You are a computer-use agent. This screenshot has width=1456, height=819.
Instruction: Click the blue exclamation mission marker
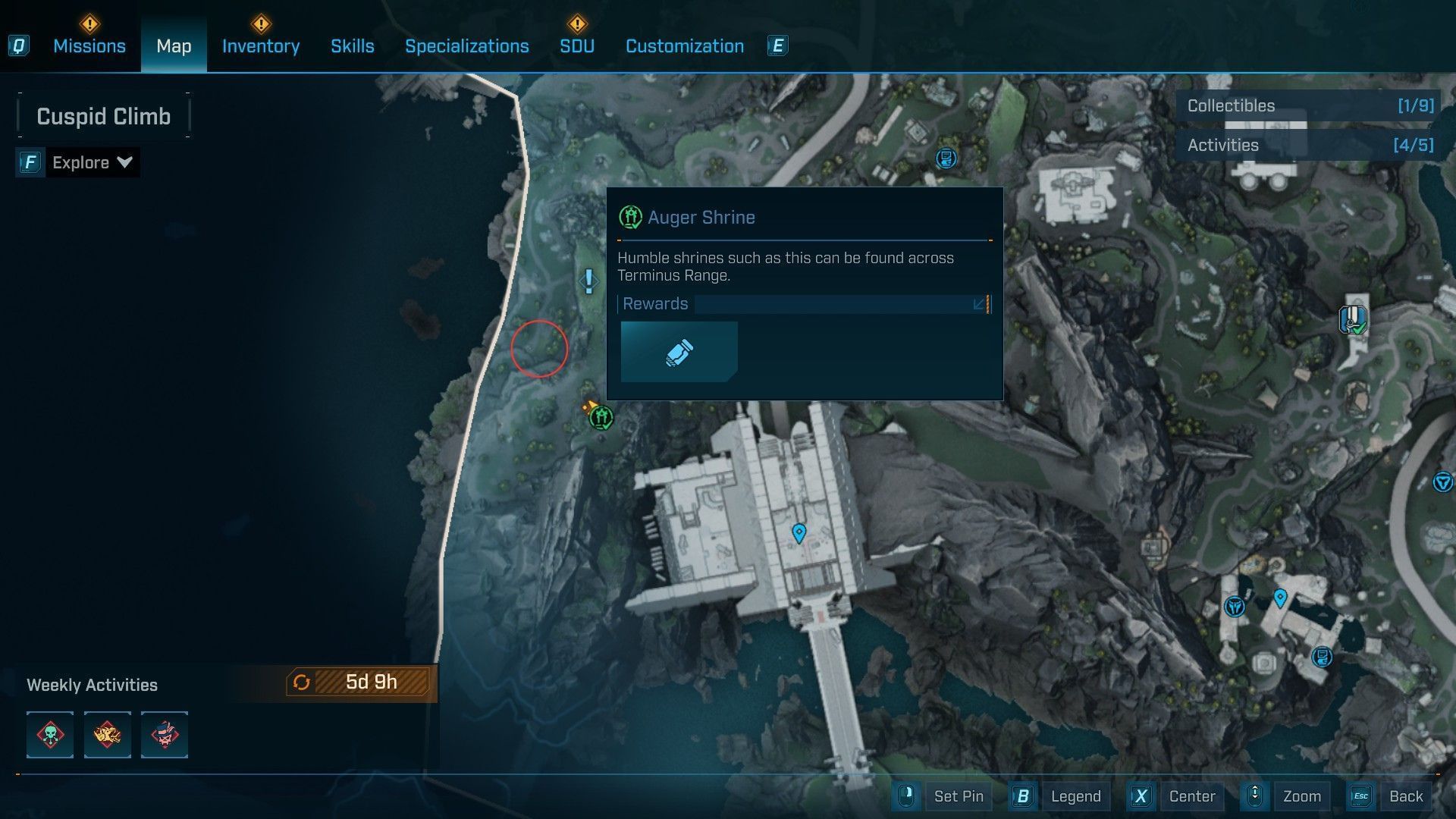pos(588,281)
